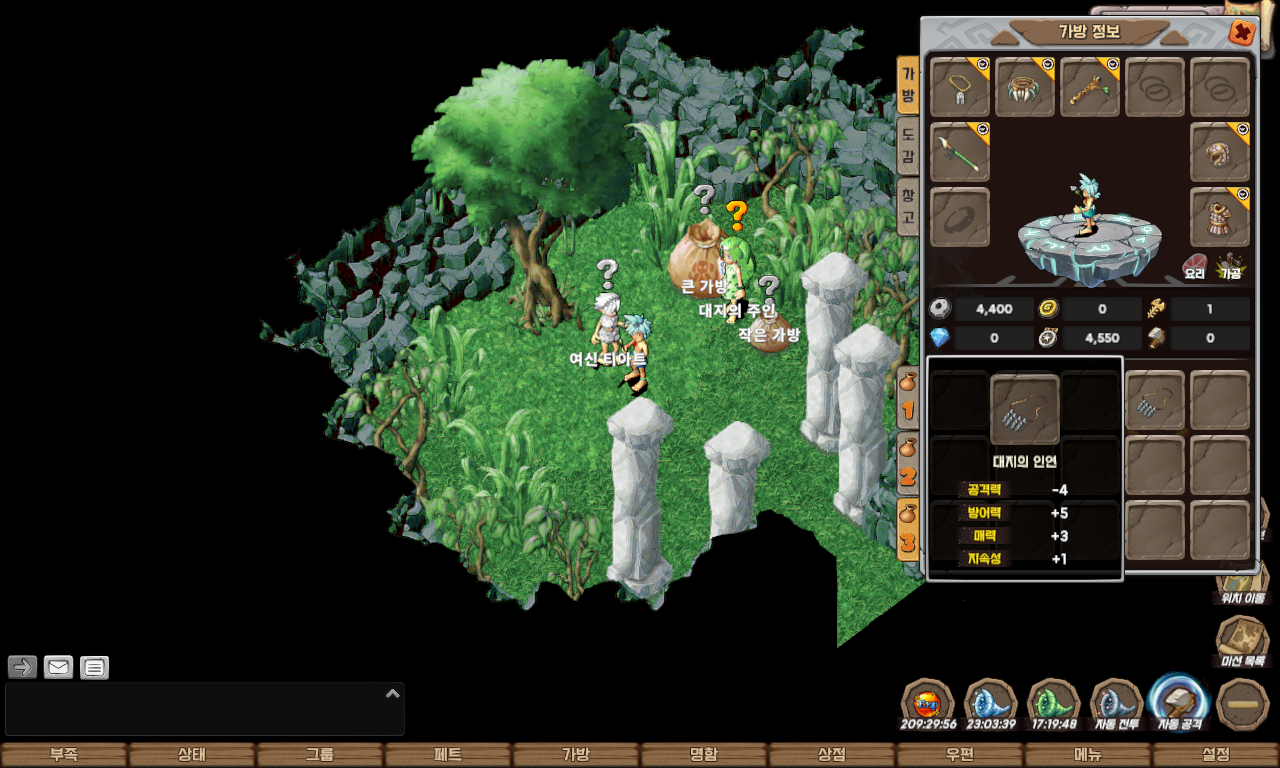Open the 부족 tribe menu

click(x=64, y=755)
